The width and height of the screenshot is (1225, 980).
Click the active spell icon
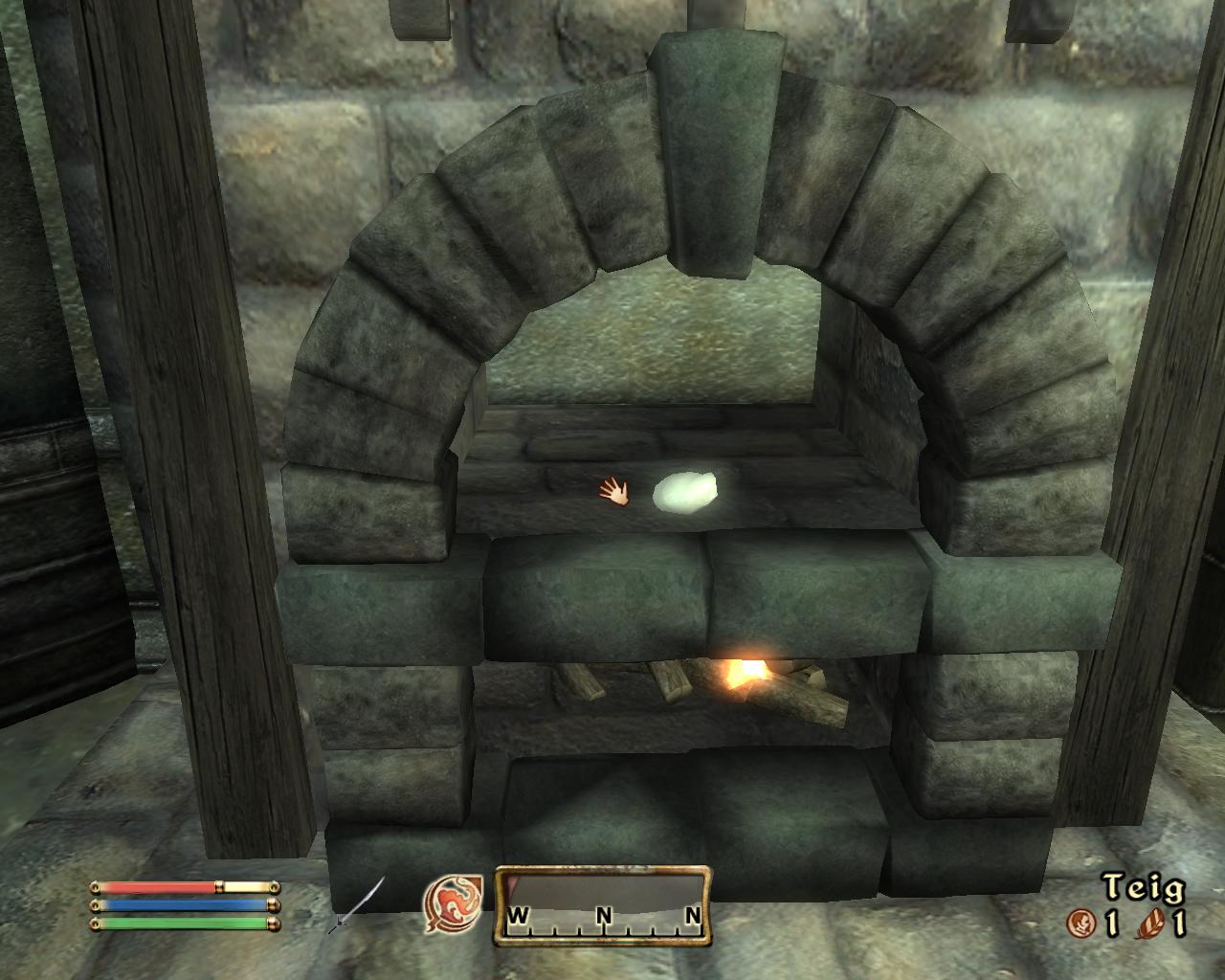(454, 905)
